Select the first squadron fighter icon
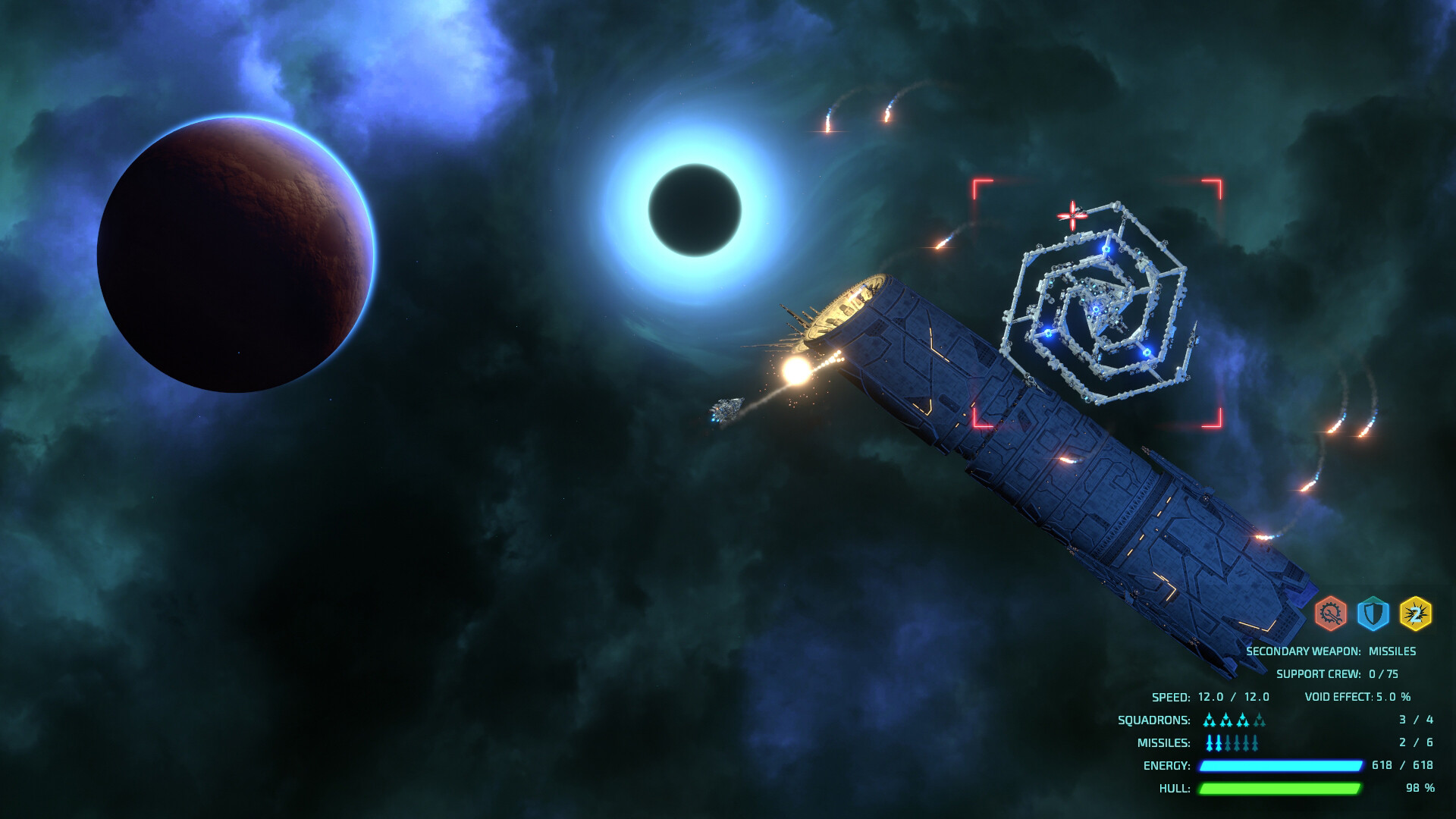Viewport: 1456px width, 819px height. (x=1209, y=721)
